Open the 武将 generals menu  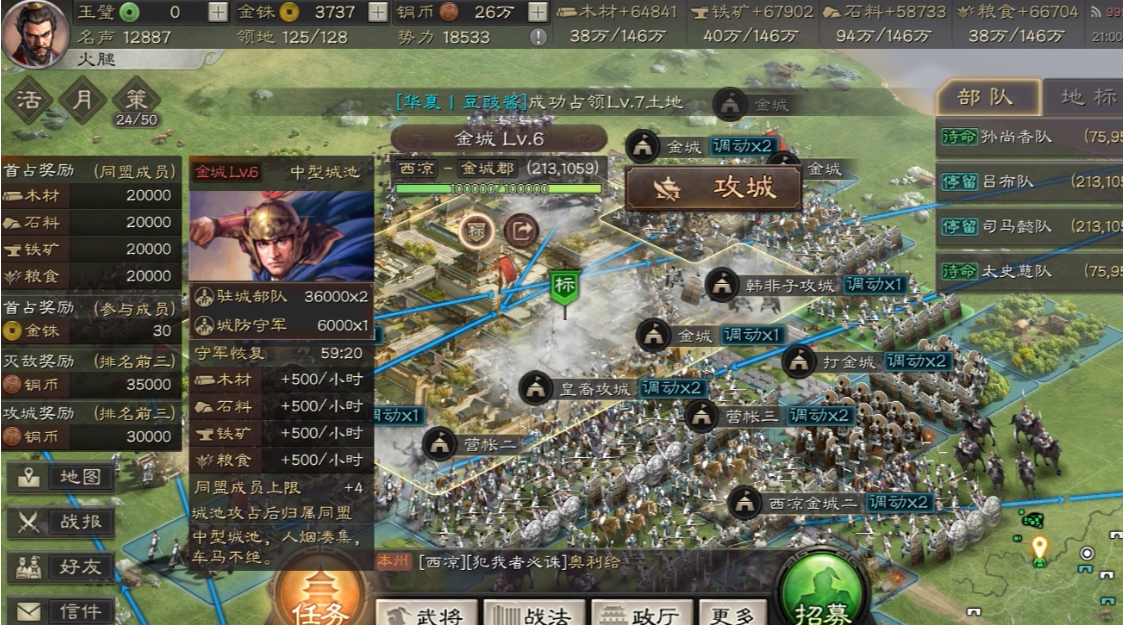click(x=426, y=612)
